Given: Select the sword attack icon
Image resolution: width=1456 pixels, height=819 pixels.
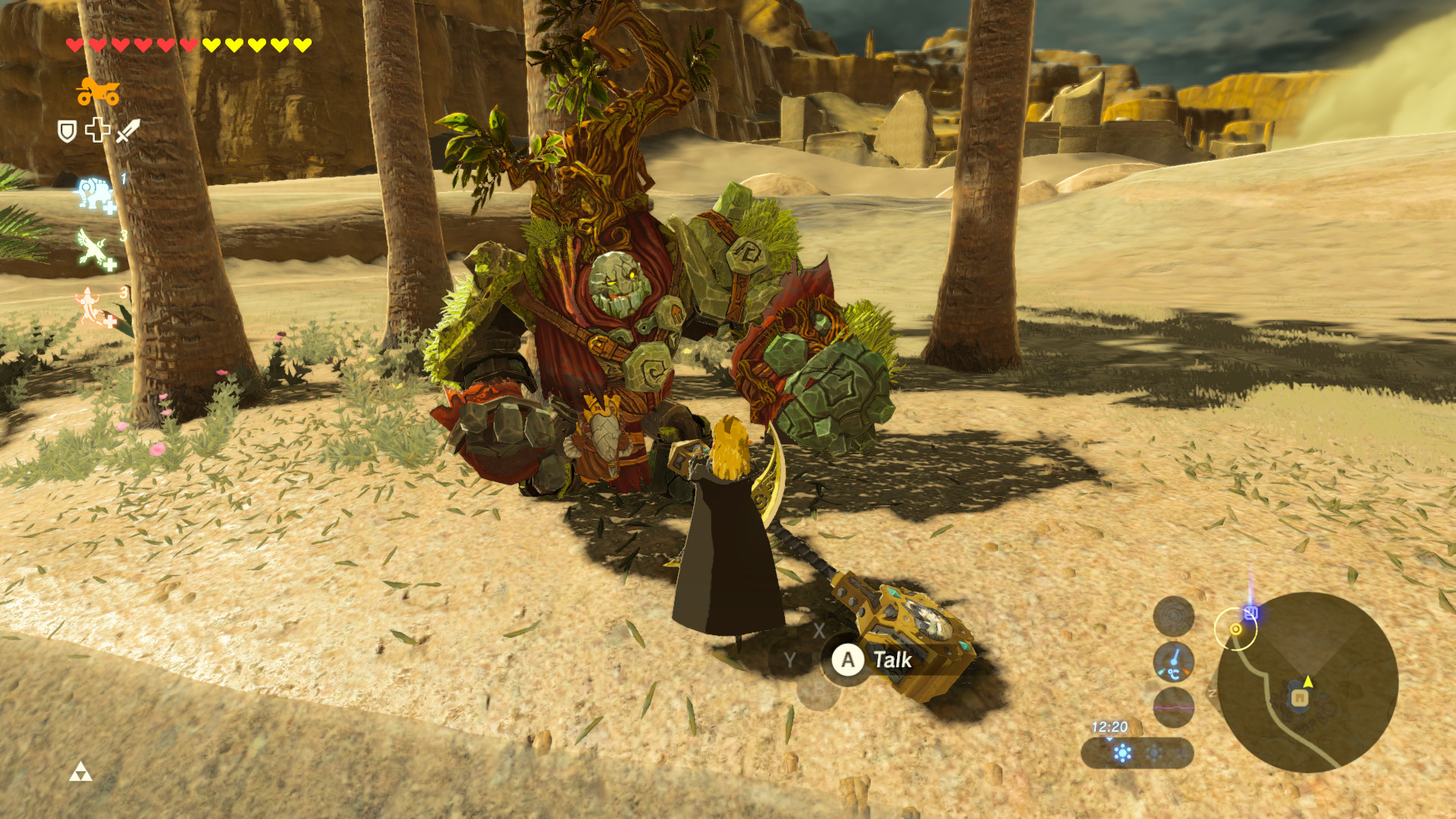Looking at the screenshot, I should [128, 131].
